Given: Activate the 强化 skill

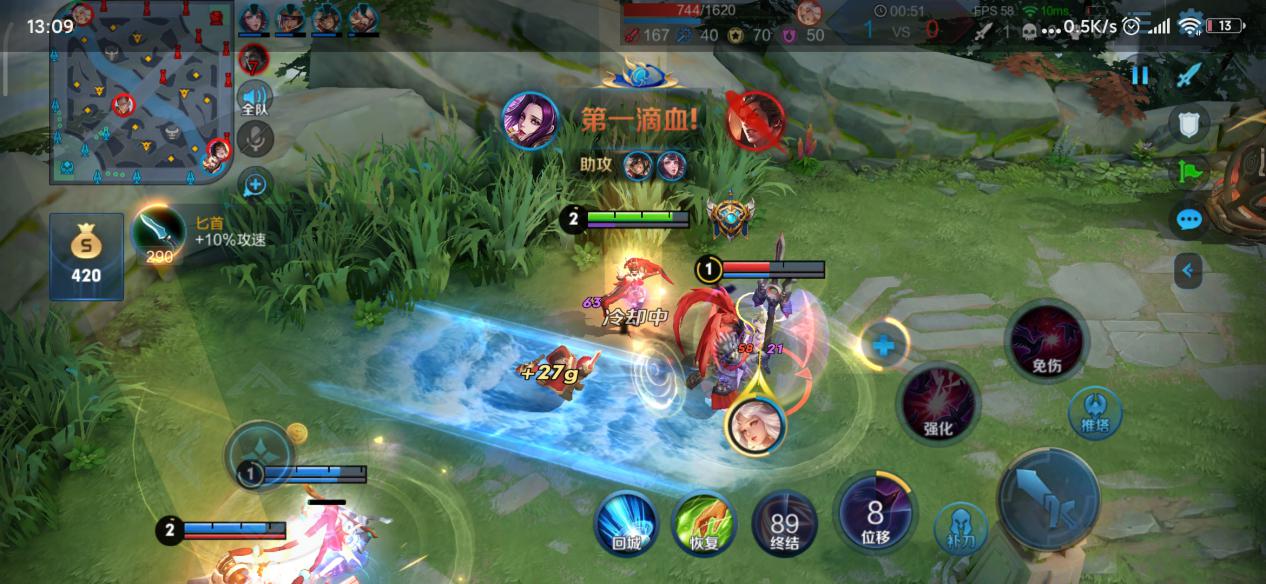Looking at the screenshot, I should tap(938, 403).
